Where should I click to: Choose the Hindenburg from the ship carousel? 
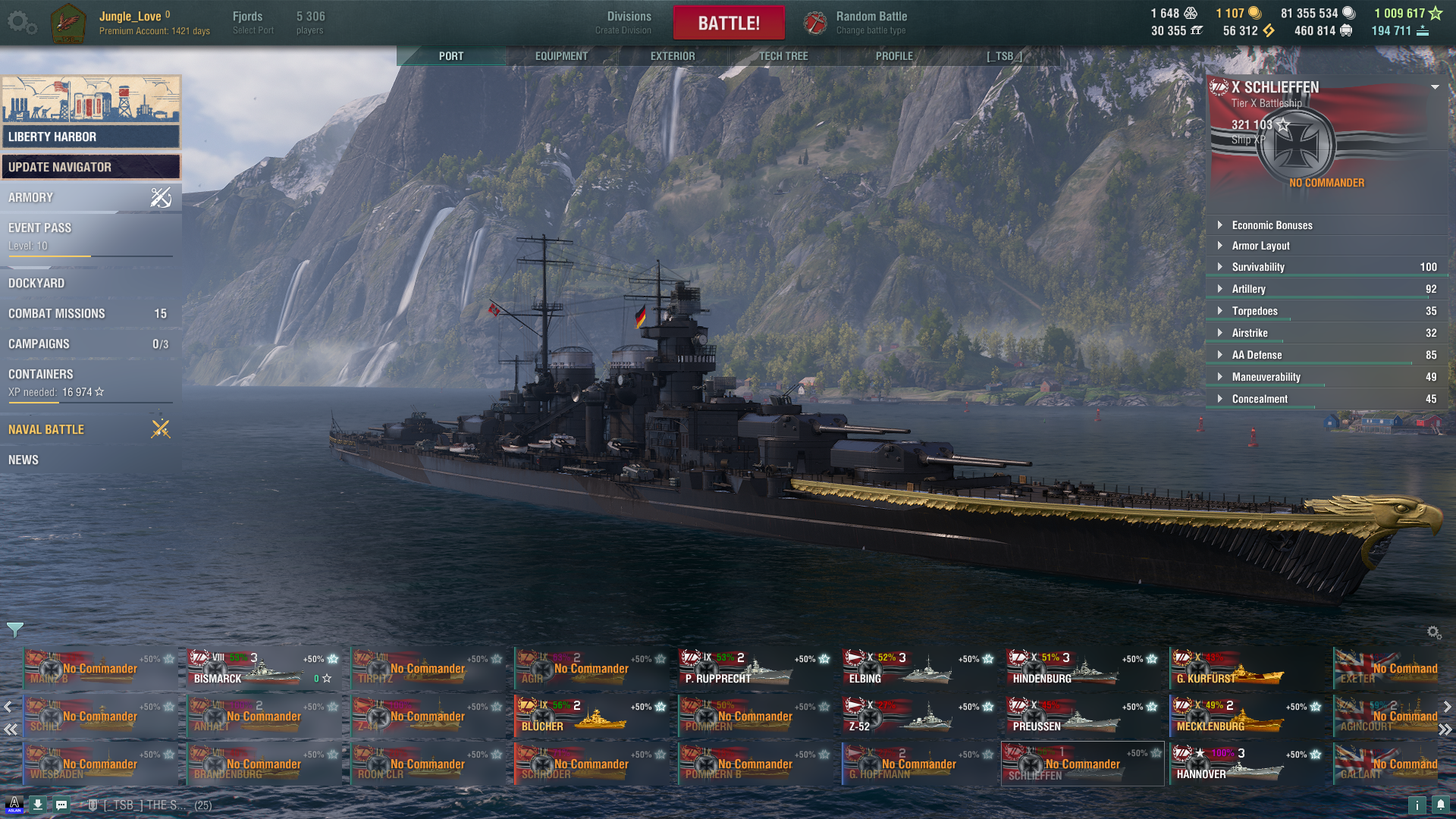1081,669
